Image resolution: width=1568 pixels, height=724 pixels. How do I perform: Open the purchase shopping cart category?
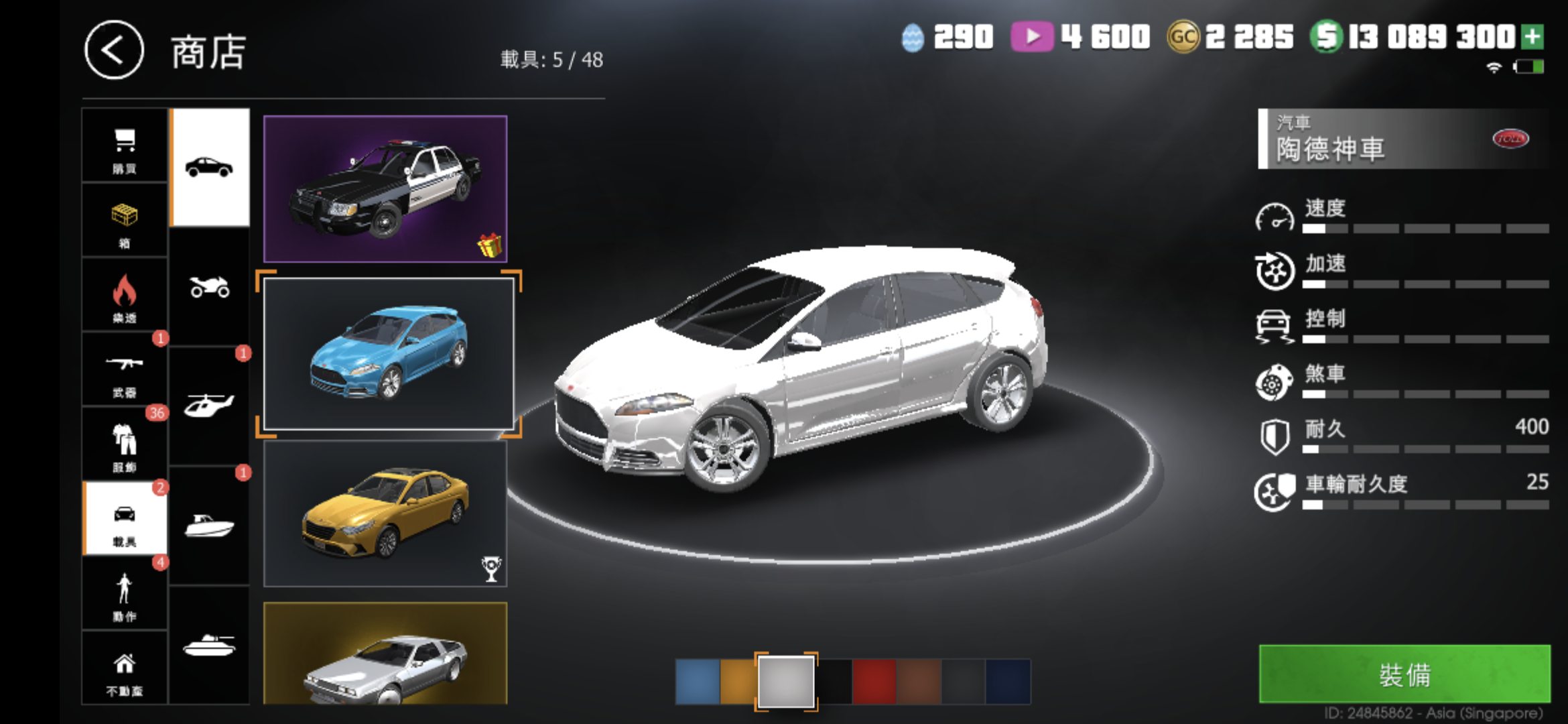click(125, 147)
